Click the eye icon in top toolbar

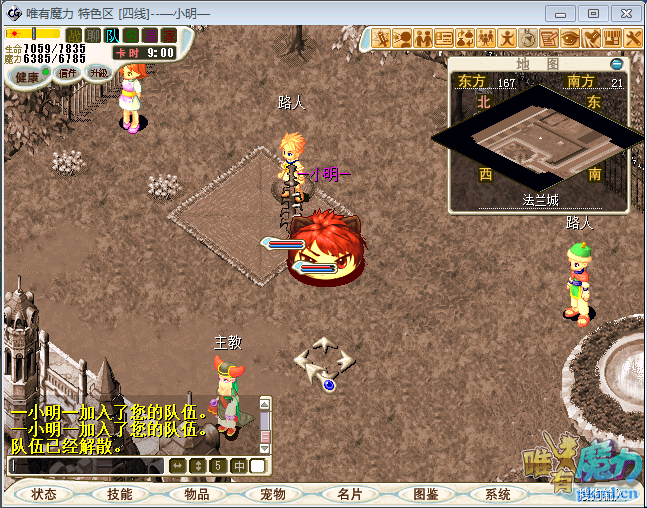570,38
